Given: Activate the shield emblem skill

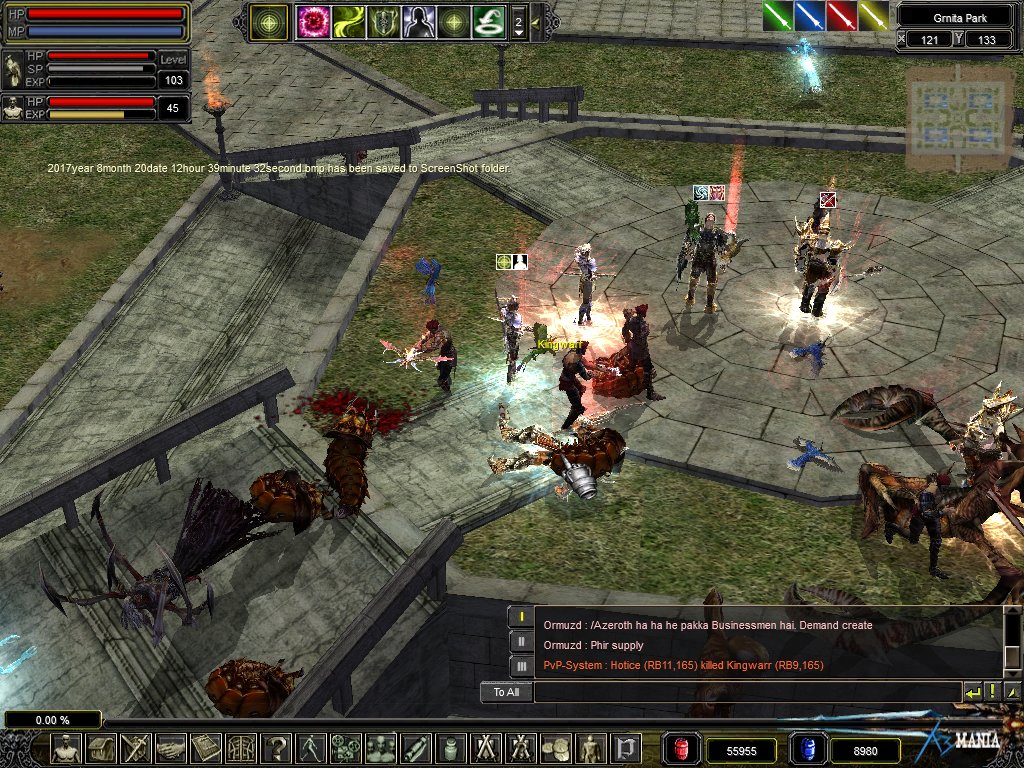Looking at the screenshot, I should coord(383,21).
